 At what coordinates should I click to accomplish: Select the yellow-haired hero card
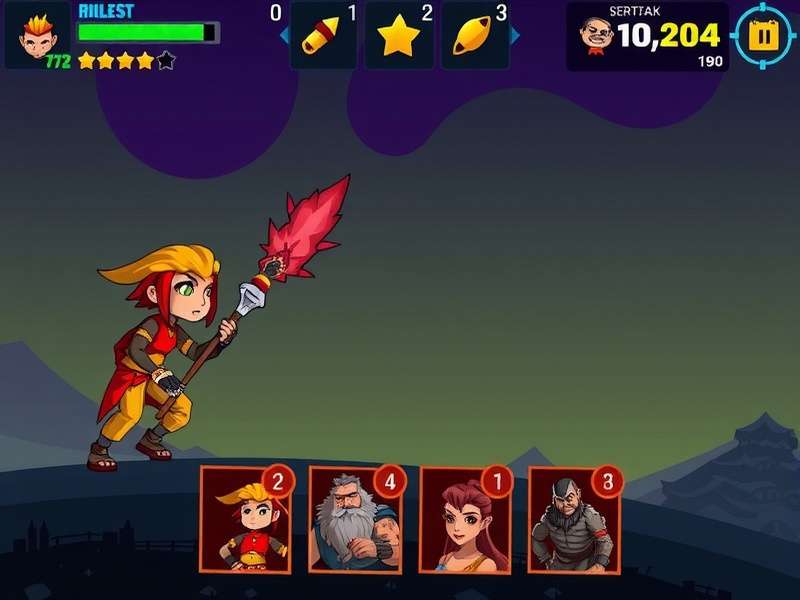click(246, 519)
